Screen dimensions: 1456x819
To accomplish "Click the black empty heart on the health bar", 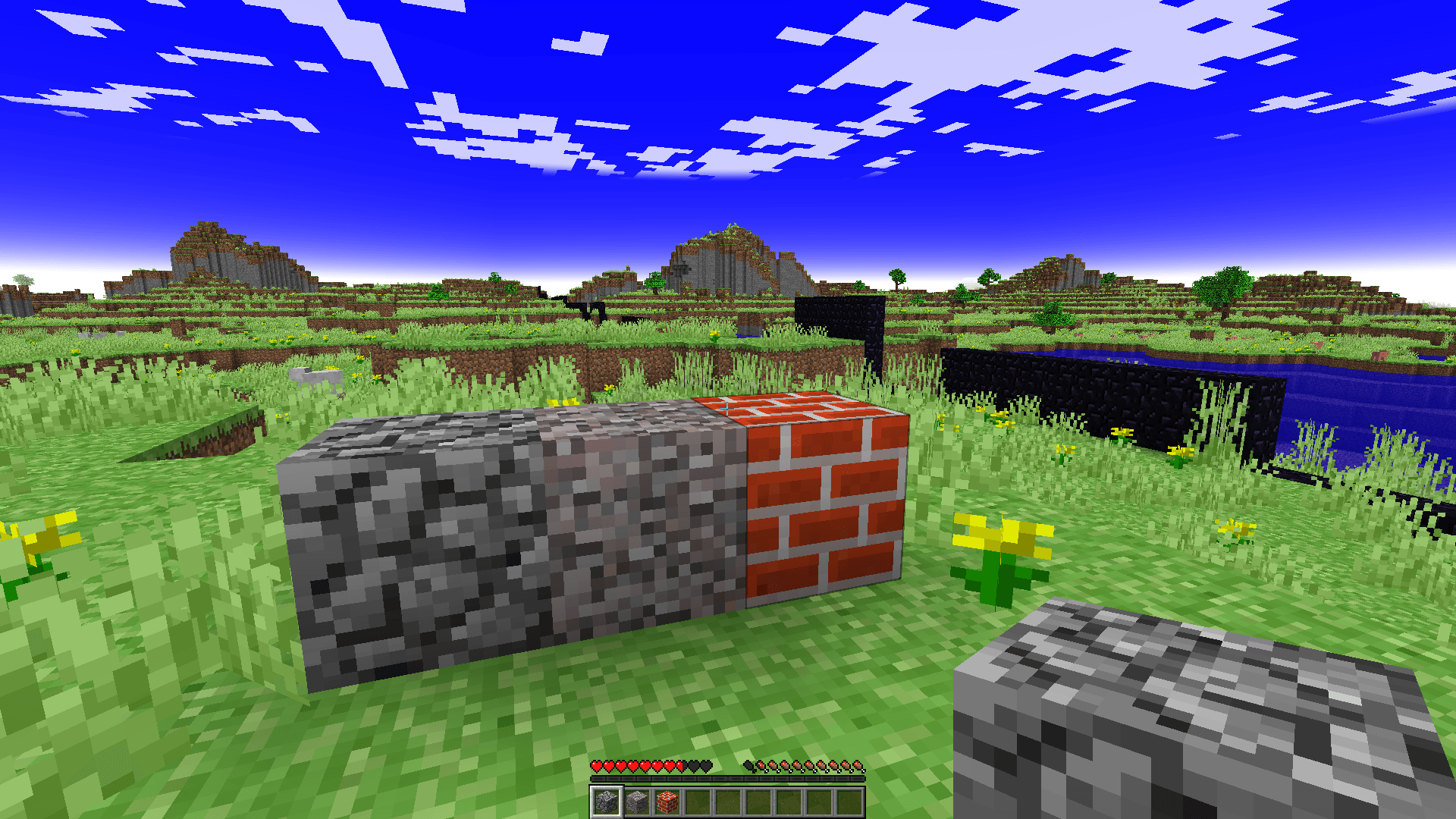I will click(x=694, y=766).
